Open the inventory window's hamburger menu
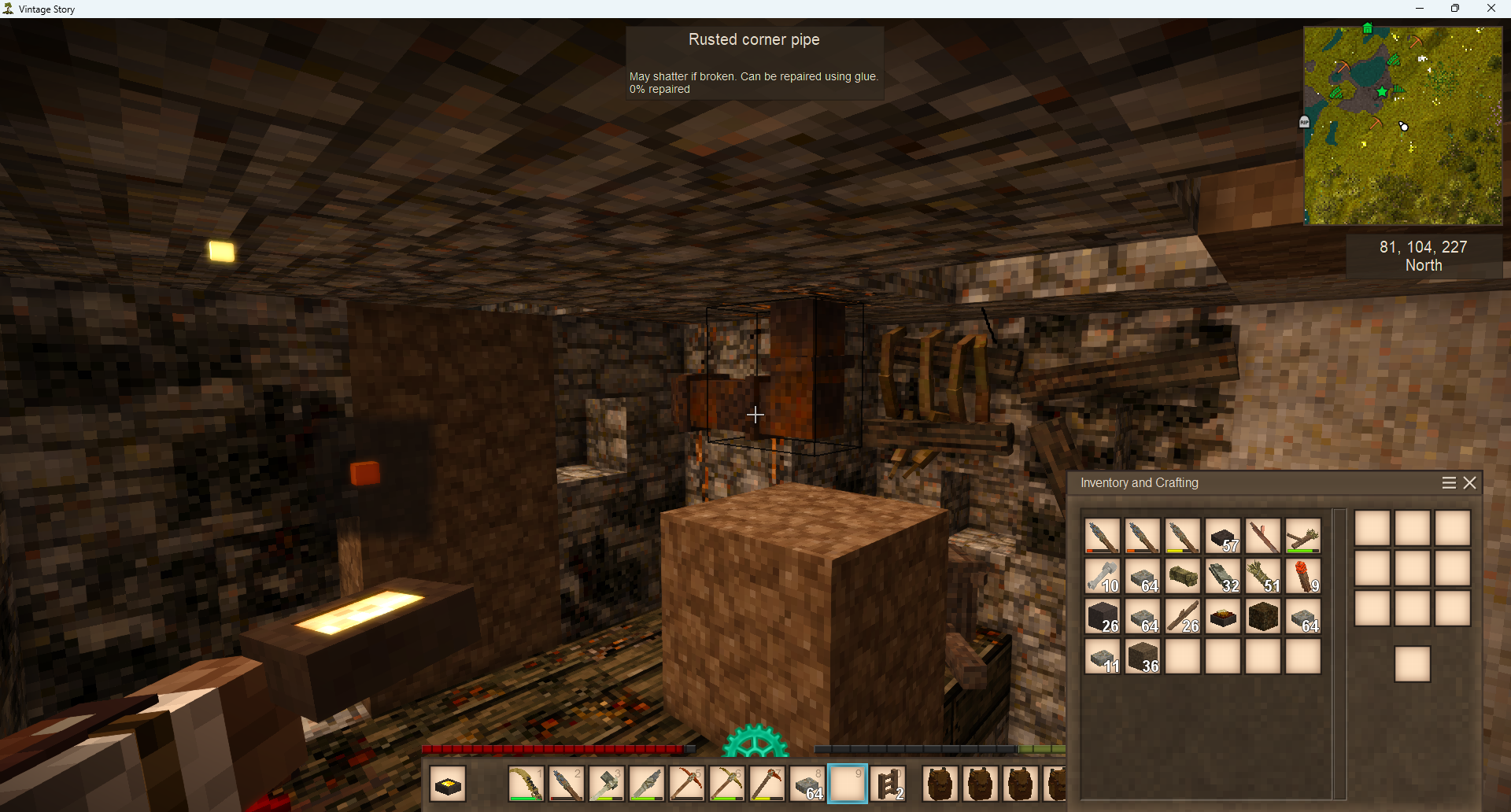This screenshot has width=1511, height=812. 1449,483
